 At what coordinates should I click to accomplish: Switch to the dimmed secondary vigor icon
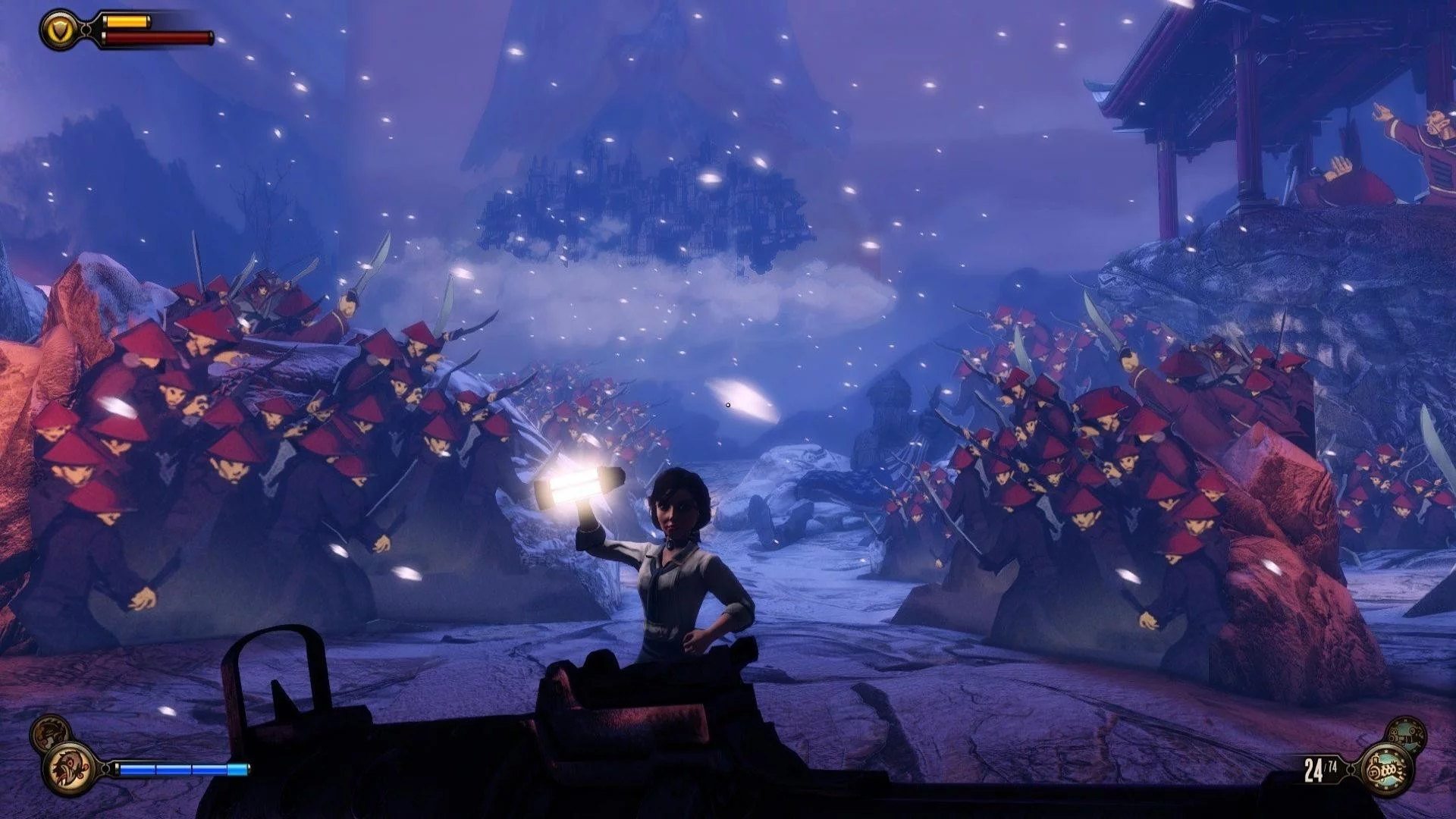[x=49, y=733]
